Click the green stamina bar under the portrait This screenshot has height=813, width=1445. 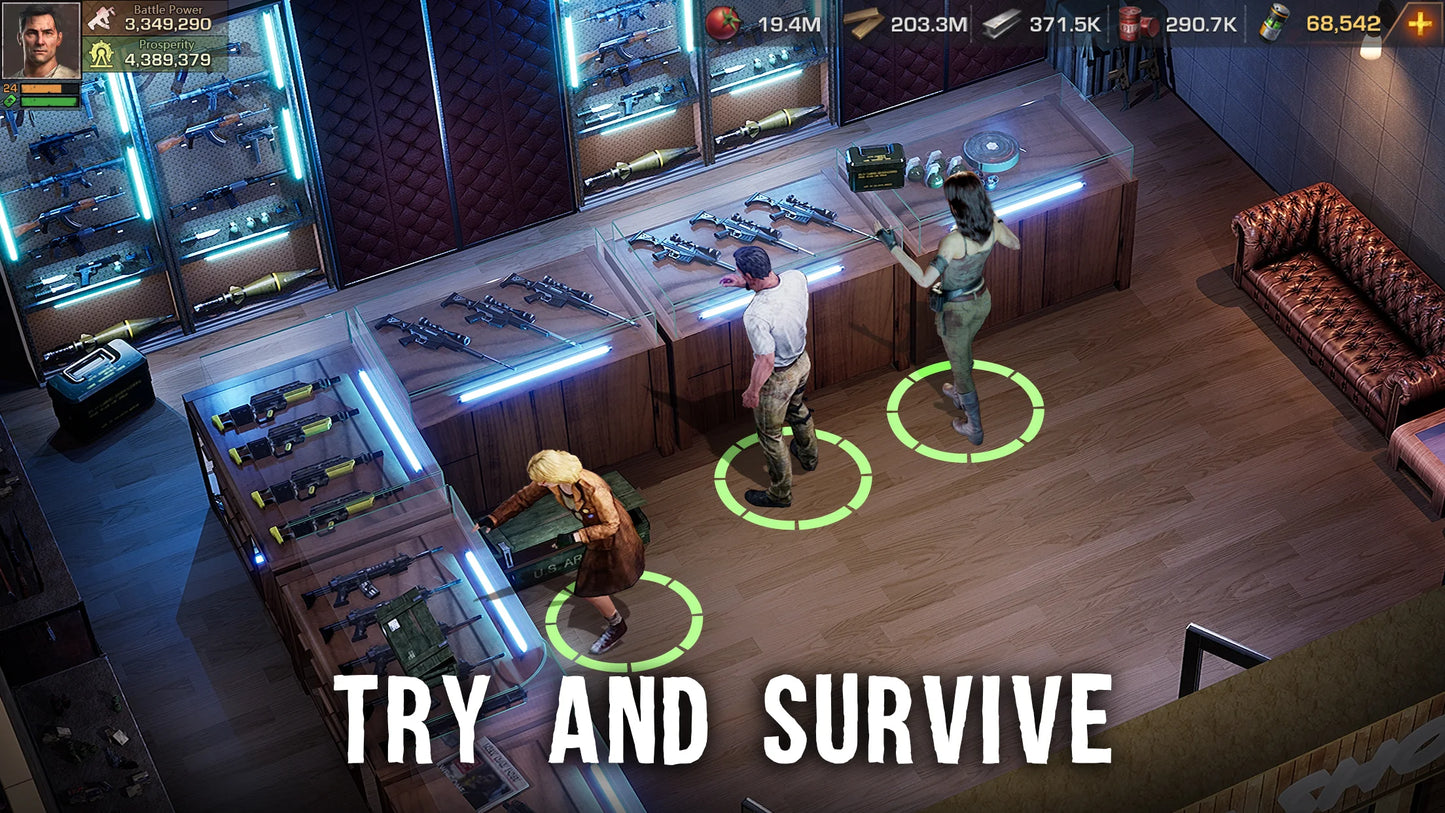point(50,101)
